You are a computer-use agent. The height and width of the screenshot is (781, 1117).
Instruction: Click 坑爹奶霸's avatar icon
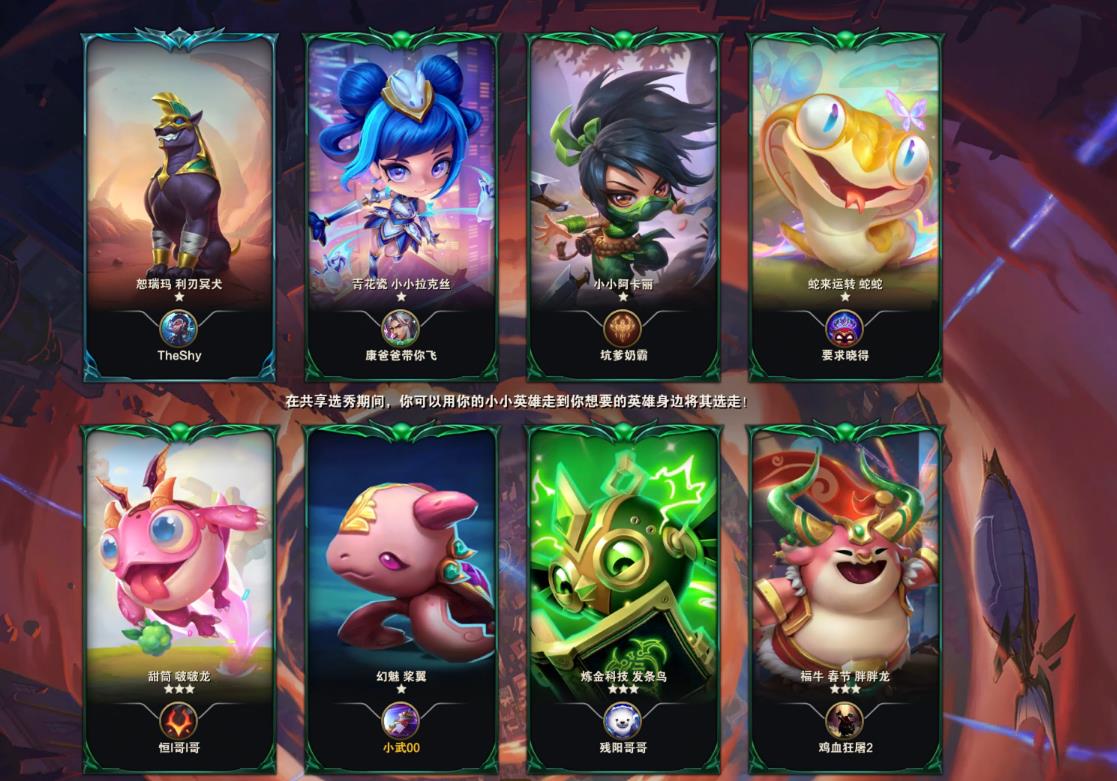[622, 328]
